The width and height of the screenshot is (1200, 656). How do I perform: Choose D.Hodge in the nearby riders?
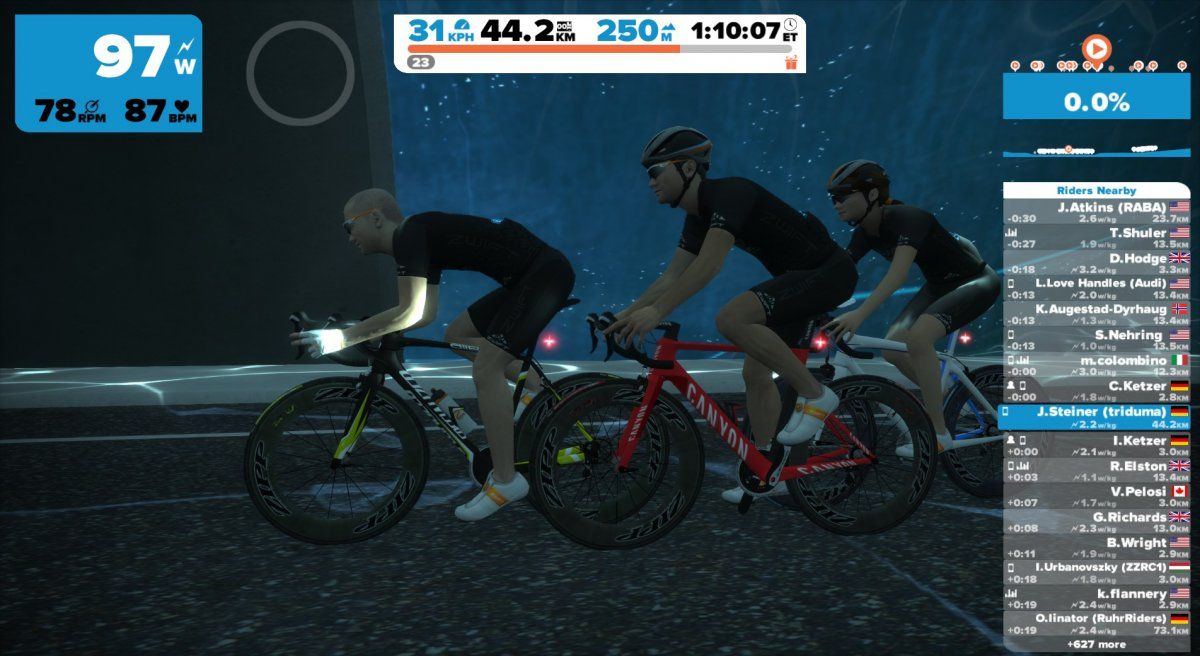[1097, 263]
